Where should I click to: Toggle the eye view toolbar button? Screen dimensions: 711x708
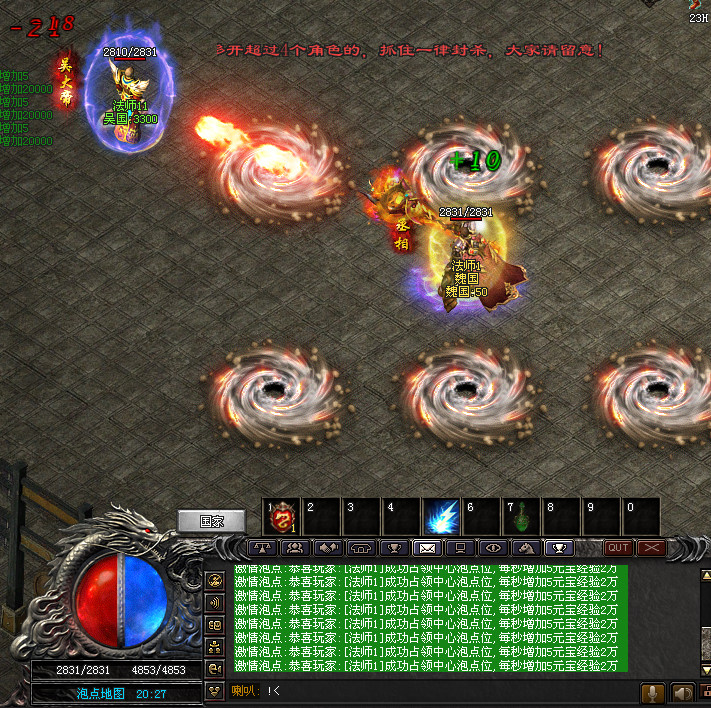pos(492,548)
